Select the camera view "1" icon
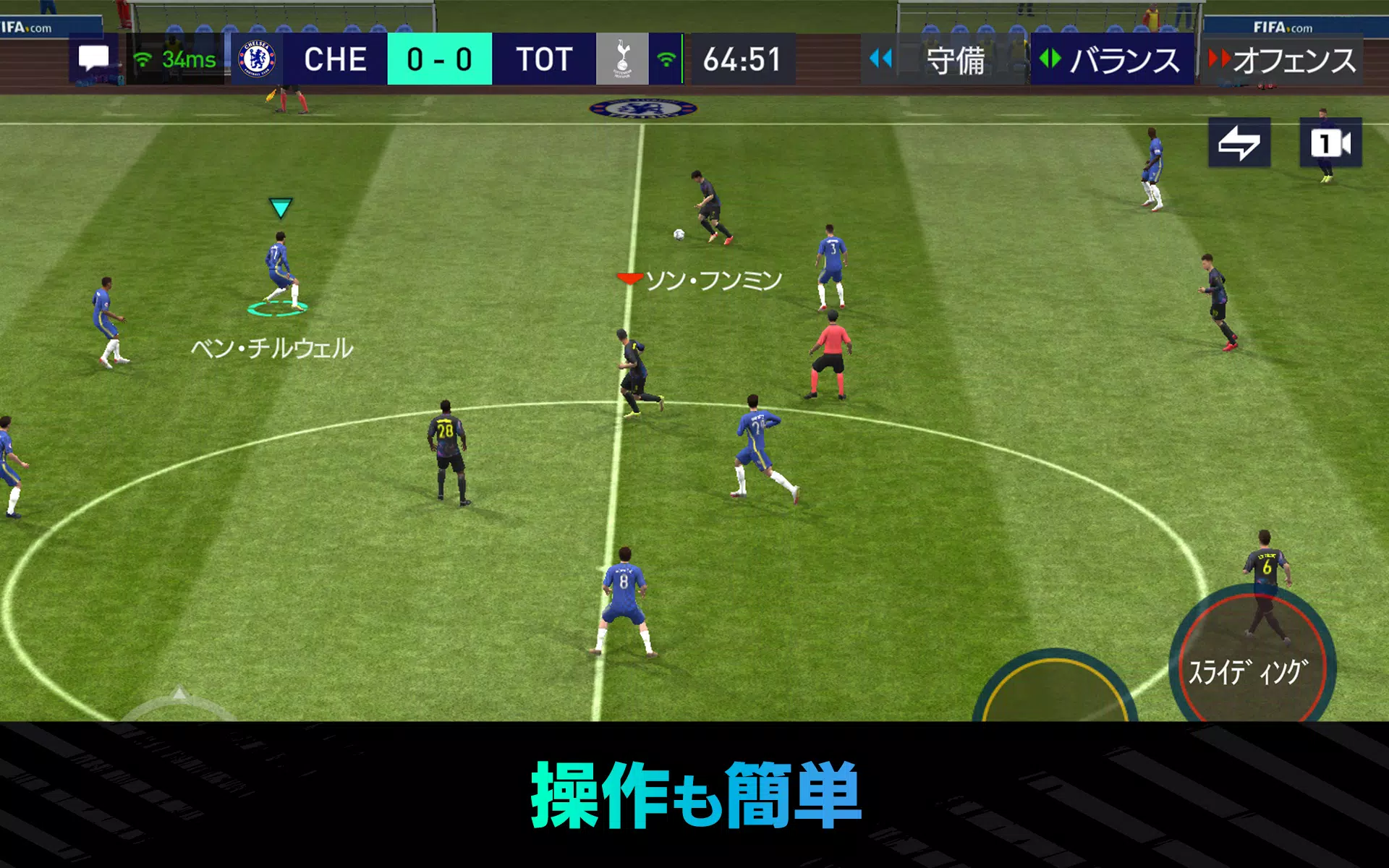The width and height of the screenshot is (1389, 868). tap(1331, 143)
